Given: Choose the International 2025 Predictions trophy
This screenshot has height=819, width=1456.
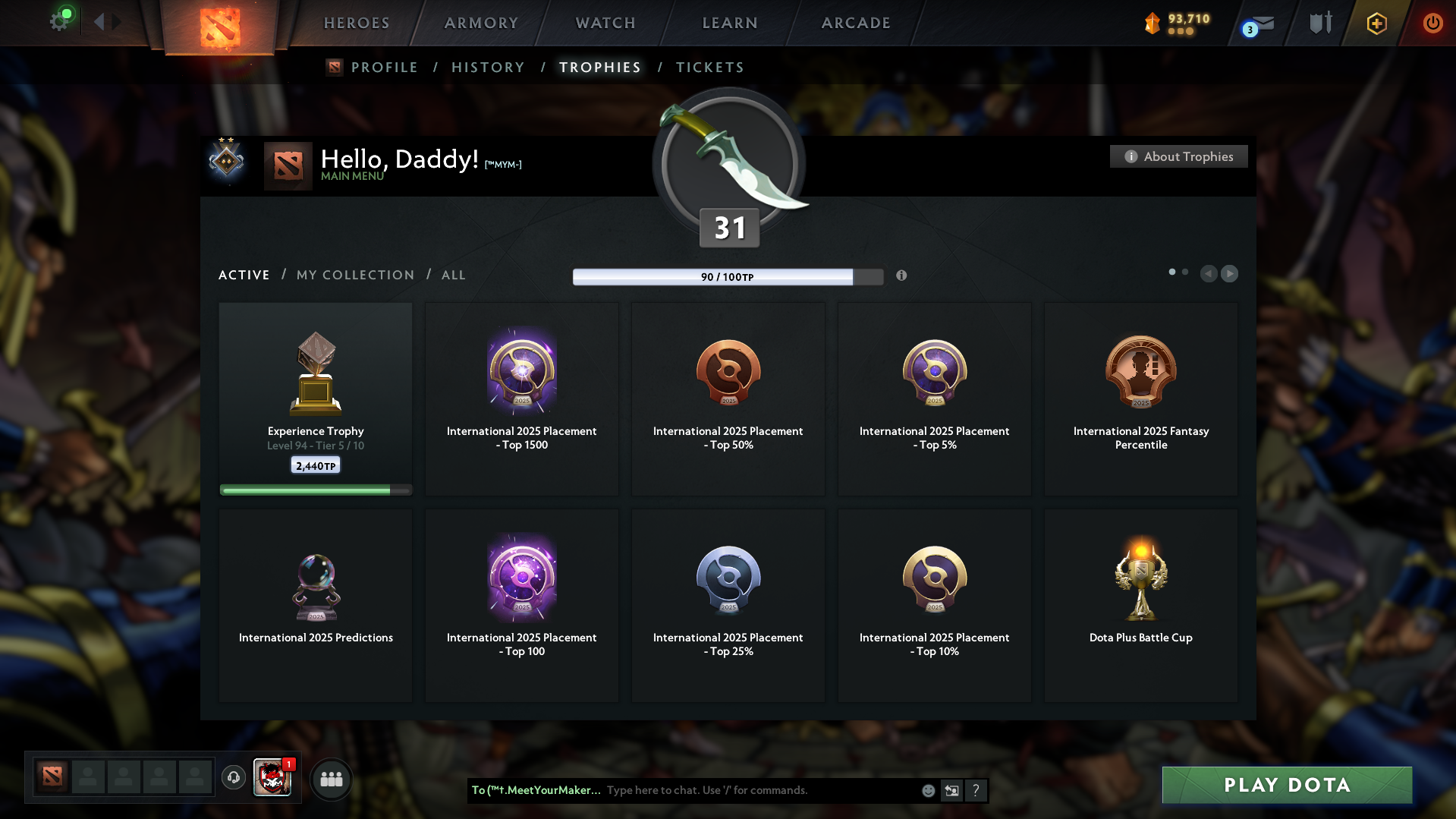Looking at the screenshot, I should click(x=316, y=605).
